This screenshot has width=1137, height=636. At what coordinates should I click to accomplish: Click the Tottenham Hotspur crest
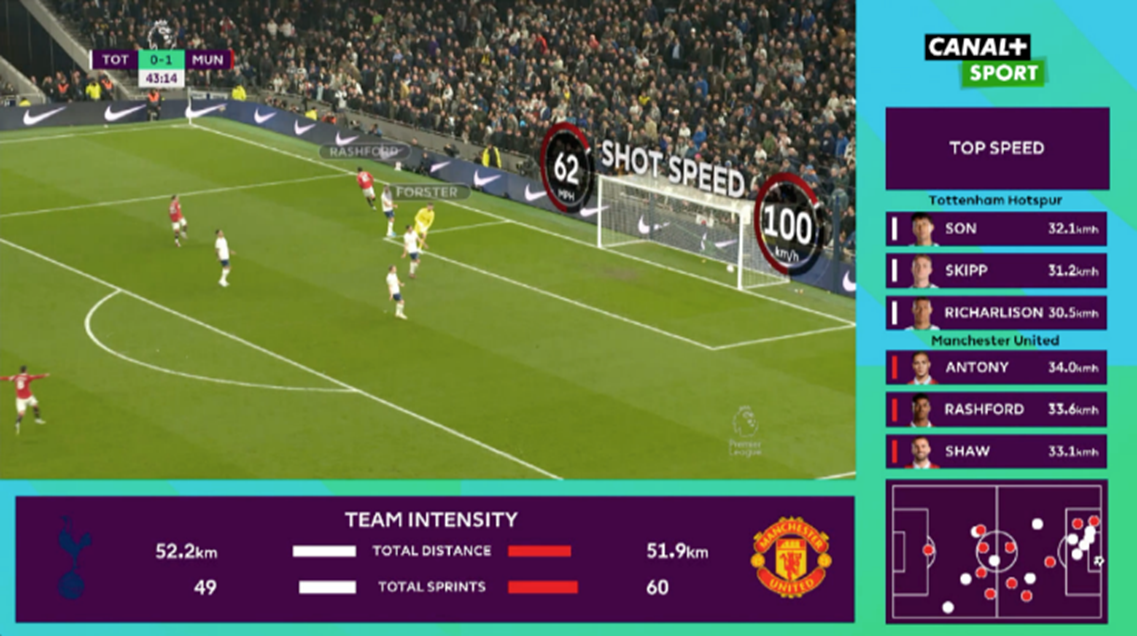coord(73,557)
